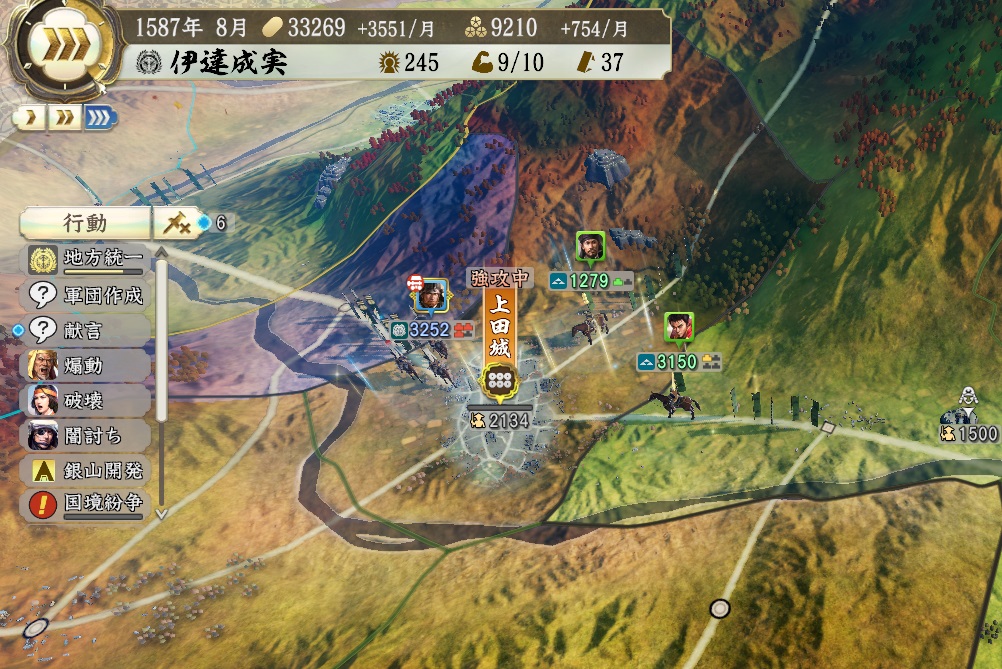Open the 国境紛争 border dispute alert
The image size is (1002, 669).
coord(88,505)
